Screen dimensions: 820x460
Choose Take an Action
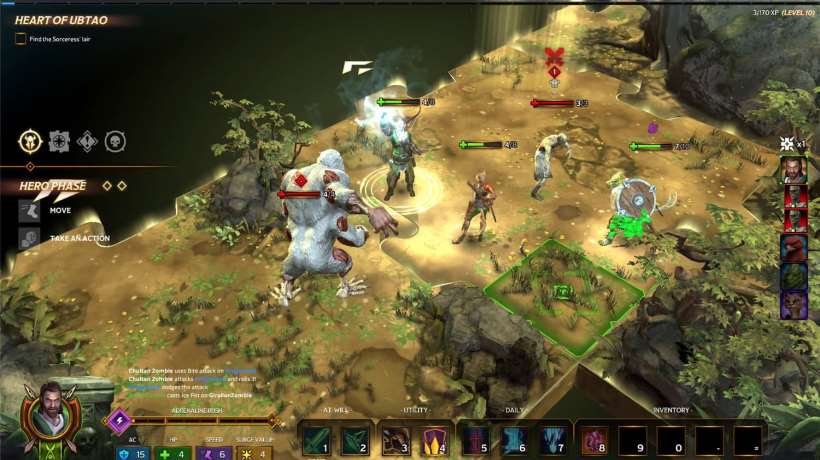[30, 238]
